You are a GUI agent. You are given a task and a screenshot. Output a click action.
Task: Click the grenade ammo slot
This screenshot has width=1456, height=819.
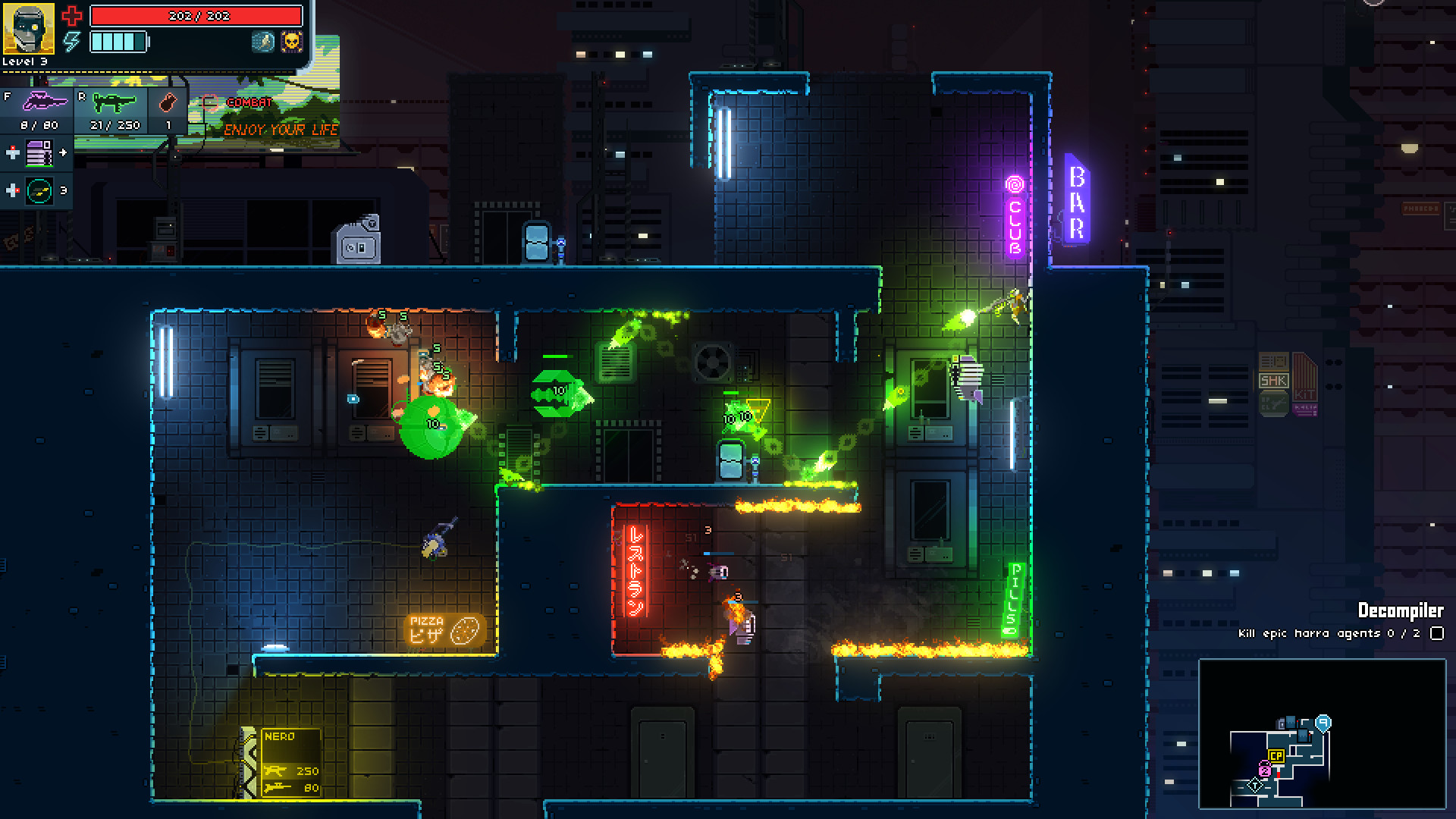click(167, 102)
